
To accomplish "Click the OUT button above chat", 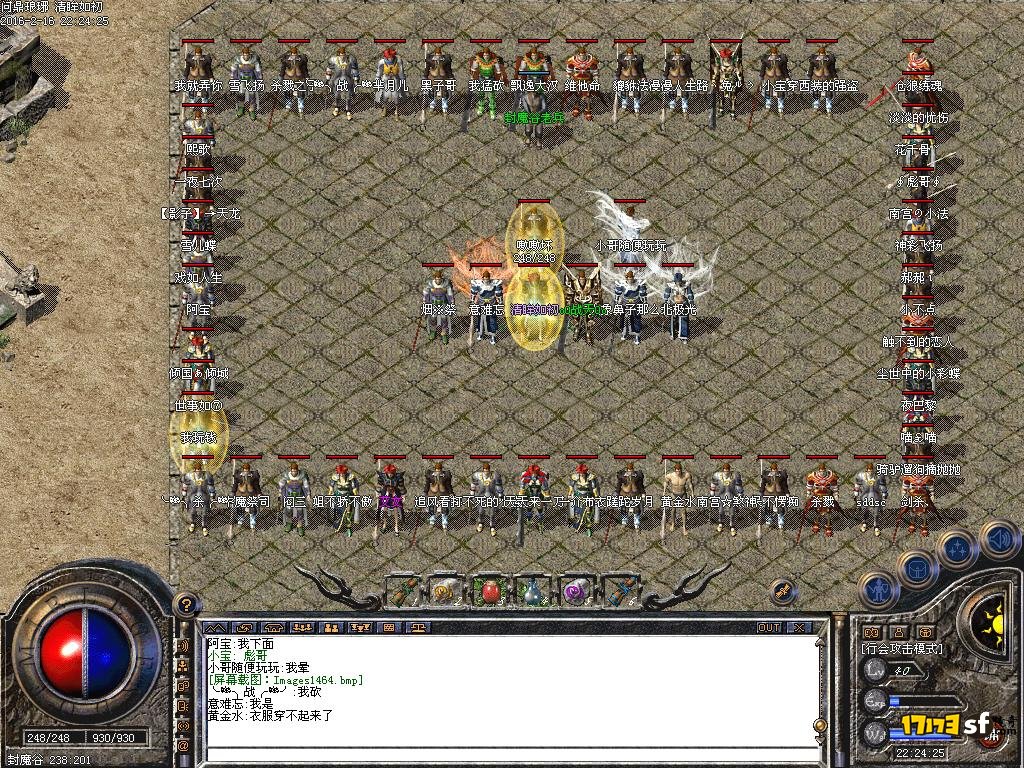I will click(768, 628).
